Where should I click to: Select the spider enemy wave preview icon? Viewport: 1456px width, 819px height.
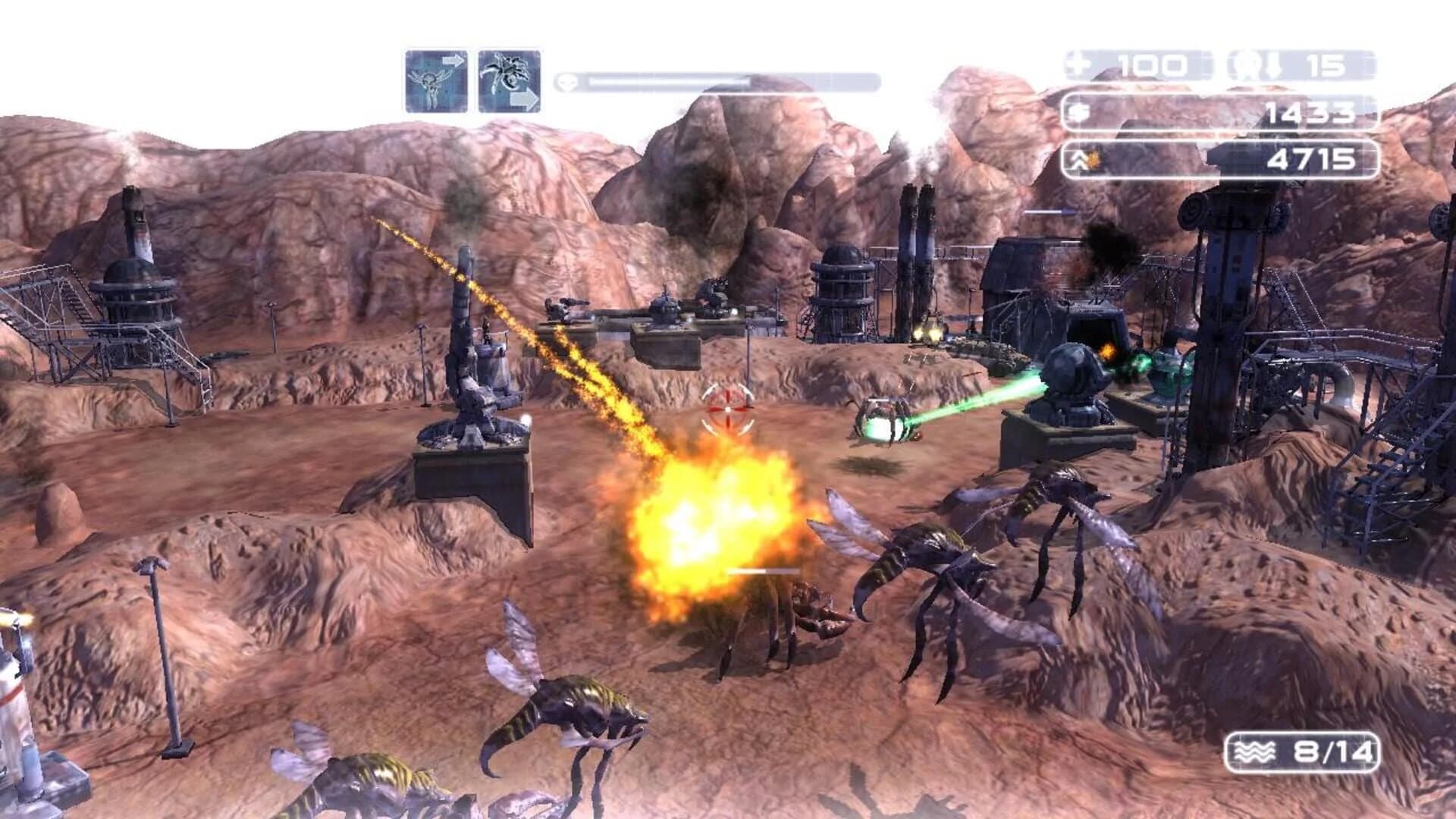[507, 78]
